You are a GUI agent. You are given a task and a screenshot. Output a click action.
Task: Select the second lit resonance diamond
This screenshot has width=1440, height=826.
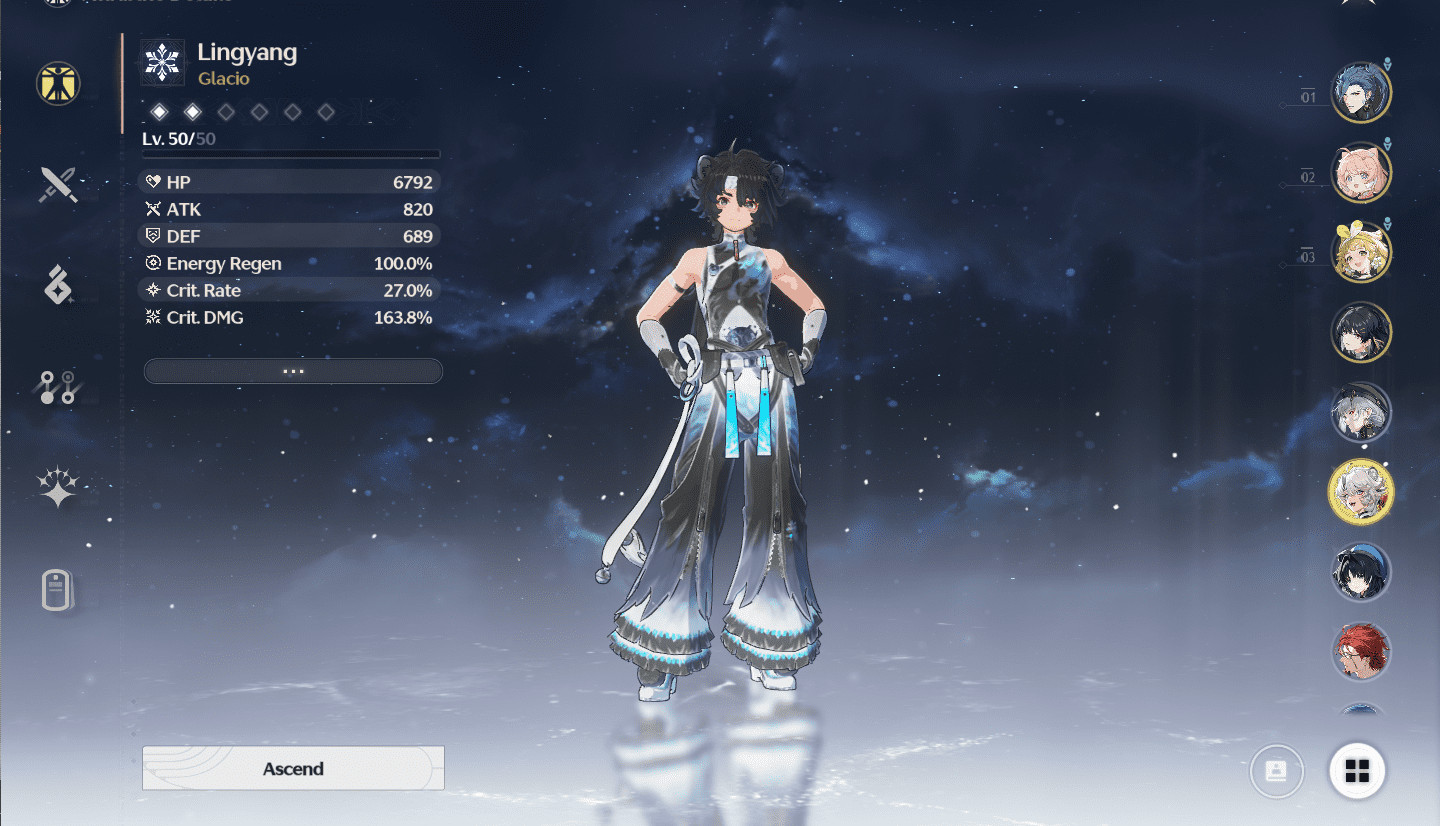point(192,112)
